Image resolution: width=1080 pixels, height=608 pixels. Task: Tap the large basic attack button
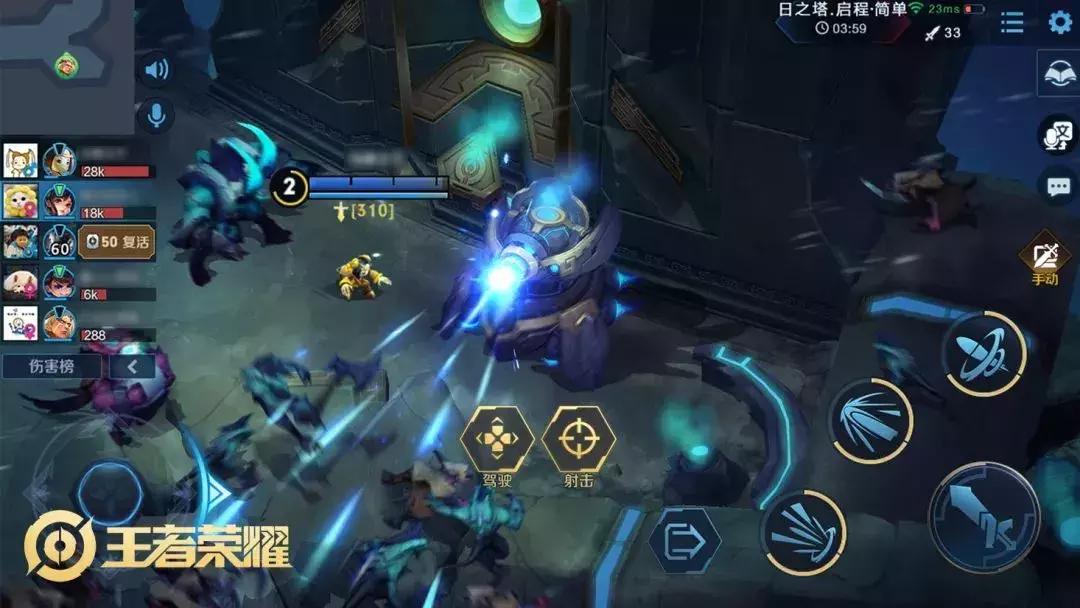tap(984, 518)
